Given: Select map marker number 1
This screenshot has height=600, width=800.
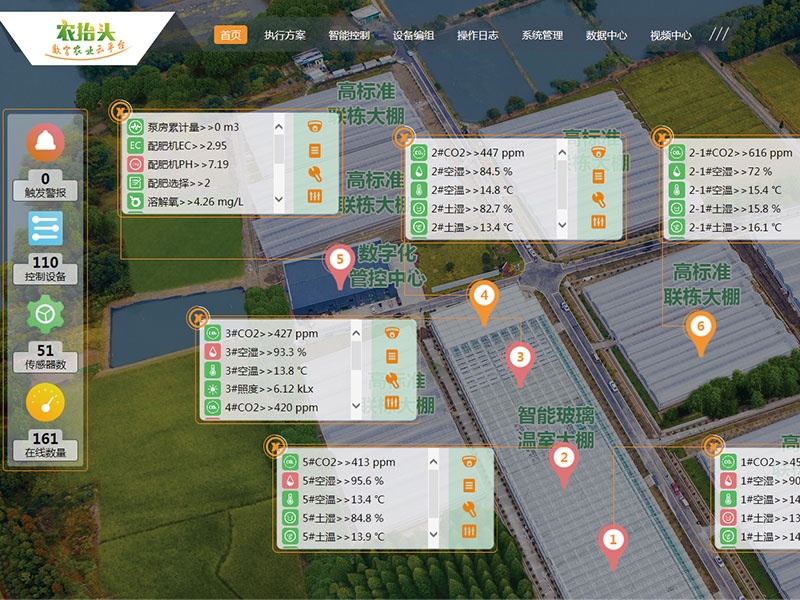Looking at the screenshot, I should [613, 541].
